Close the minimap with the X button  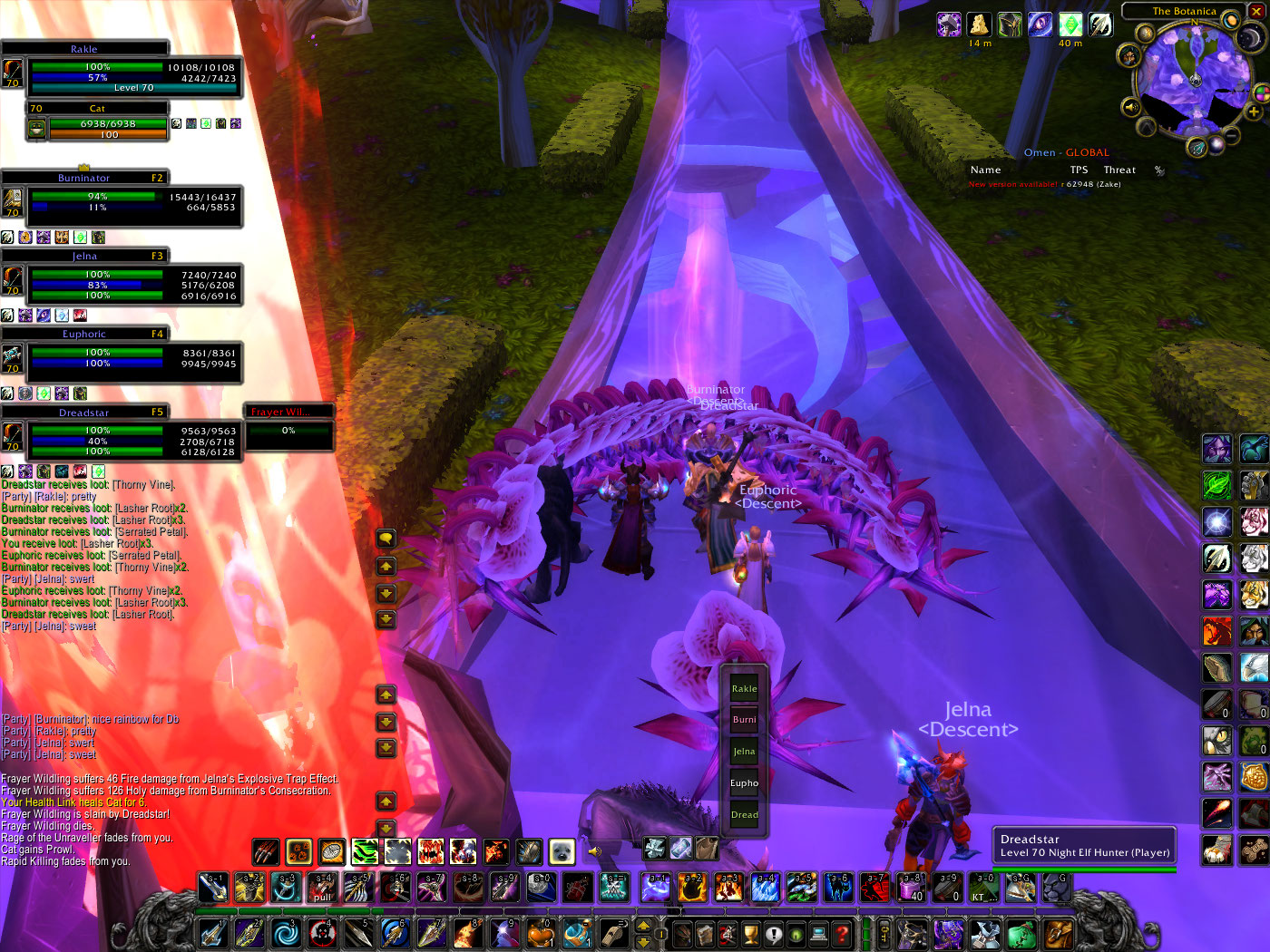tap(1255, 12)
